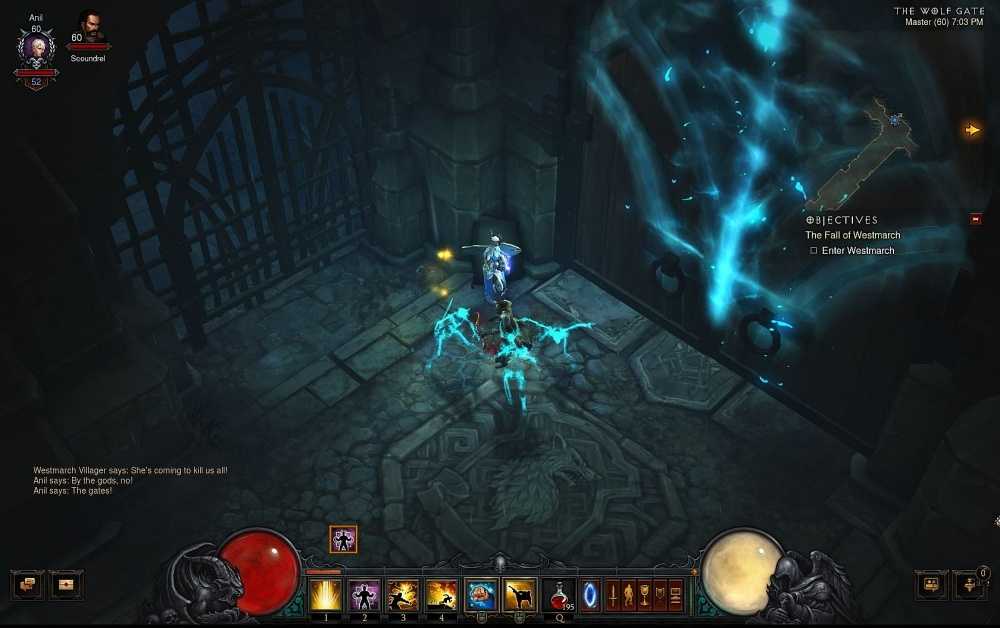Use the kicking silhouette skill
The height and width of the screenshot is (628, 1000).
520,595
